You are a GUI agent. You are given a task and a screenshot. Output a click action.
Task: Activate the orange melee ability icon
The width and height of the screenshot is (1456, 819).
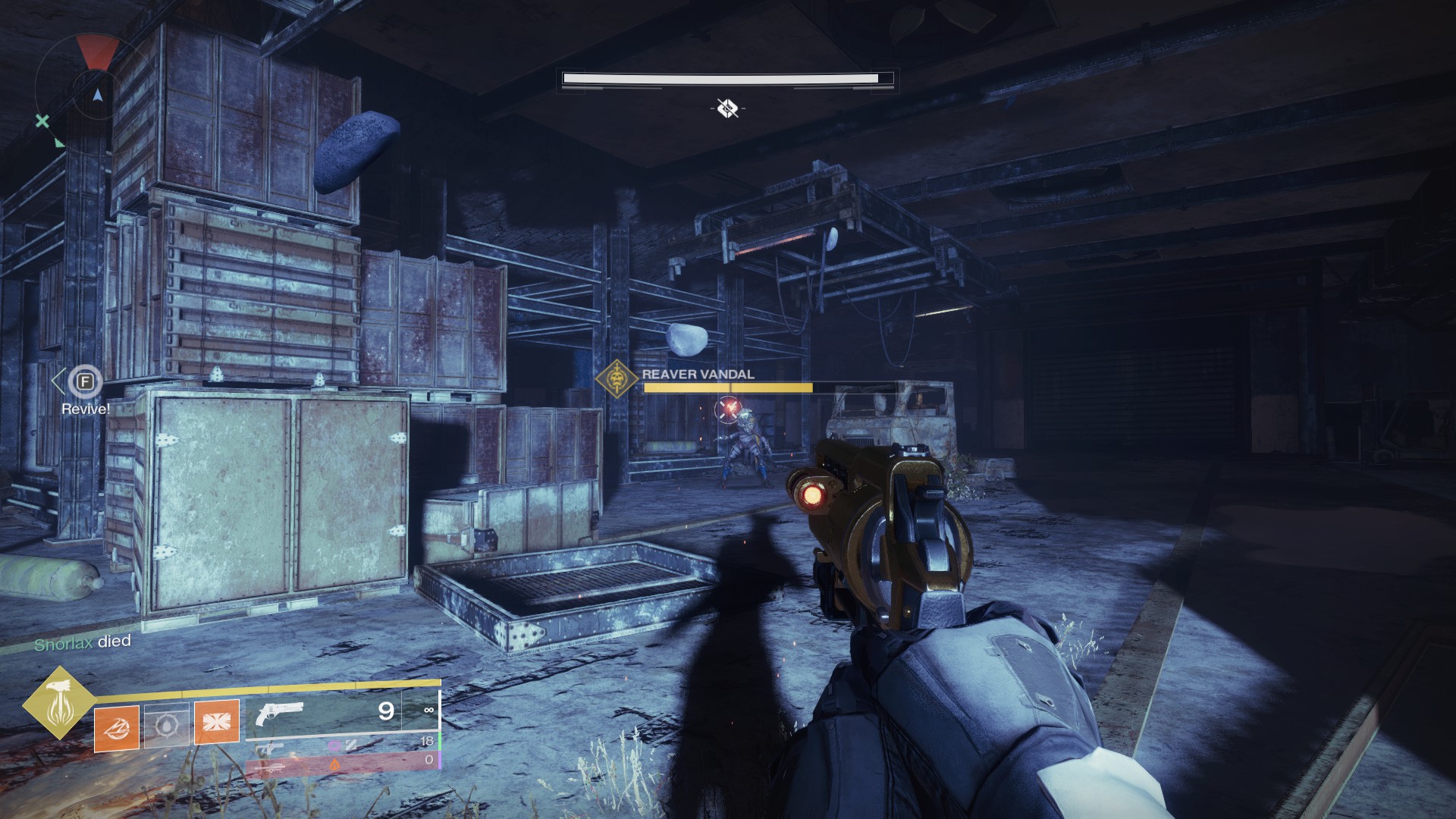[217, 722]
